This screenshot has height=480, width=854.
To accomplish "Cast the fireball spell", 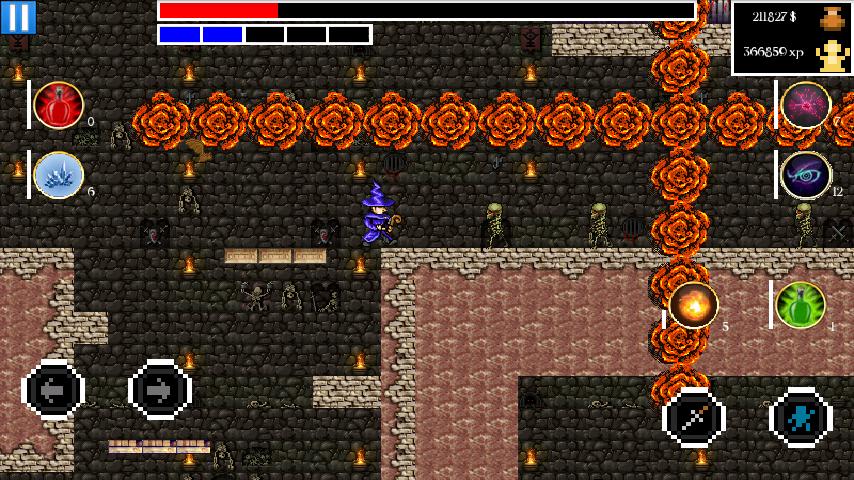I will click(694, 305).
